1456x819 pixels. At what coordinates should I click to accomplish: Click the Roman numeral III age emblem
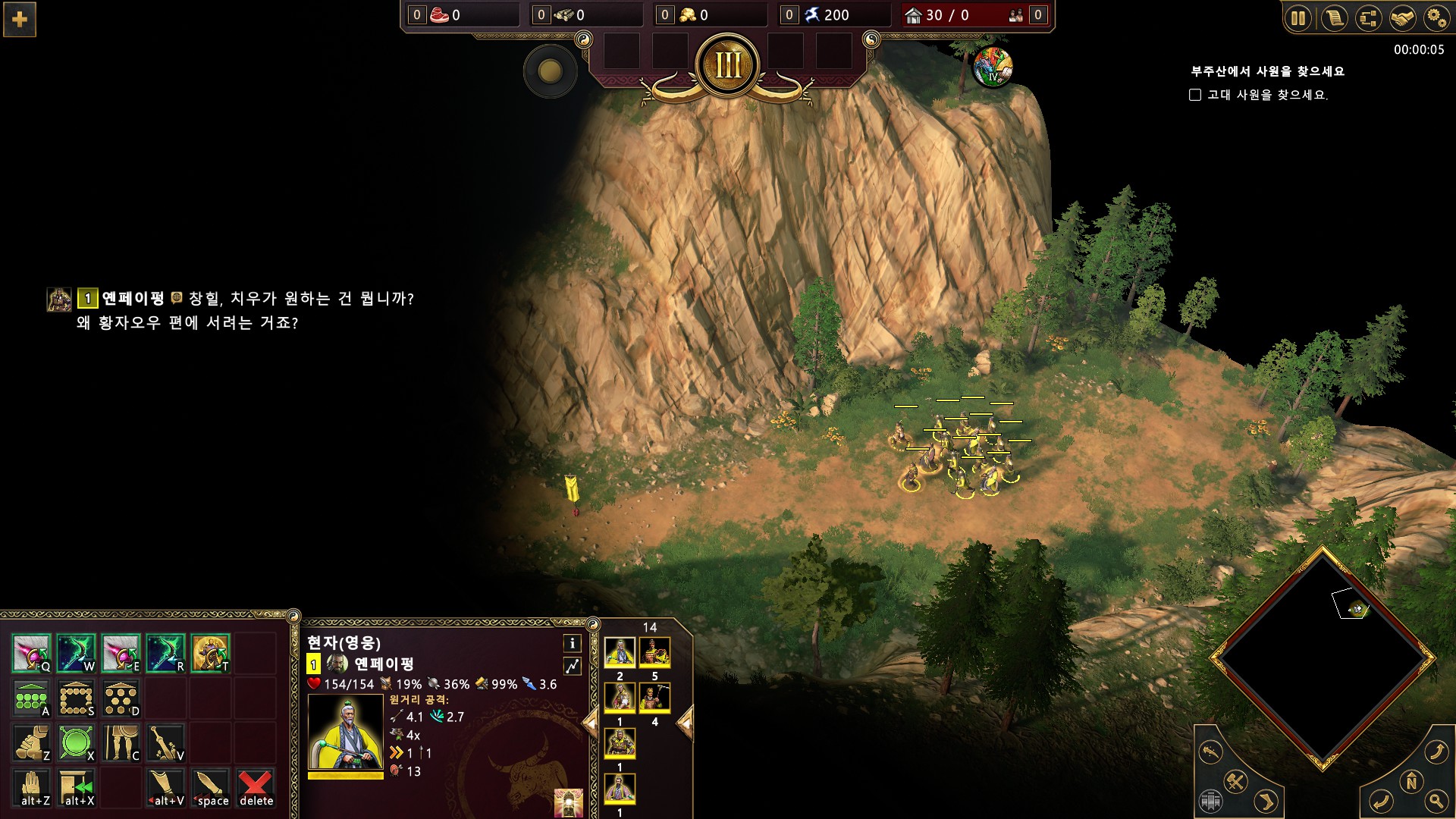pos(728,66)
